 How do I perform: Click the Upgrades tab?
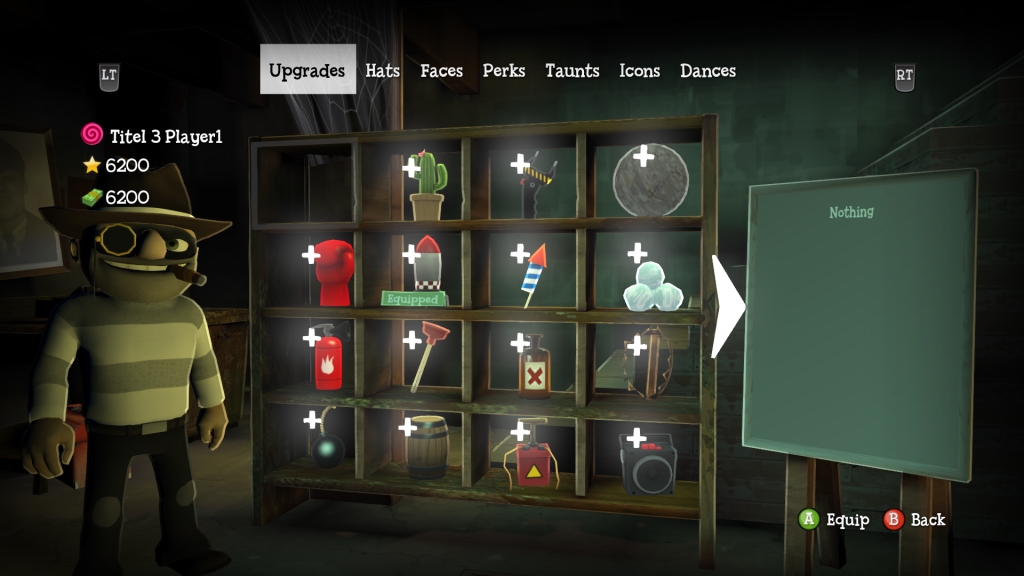pos(307,71)
